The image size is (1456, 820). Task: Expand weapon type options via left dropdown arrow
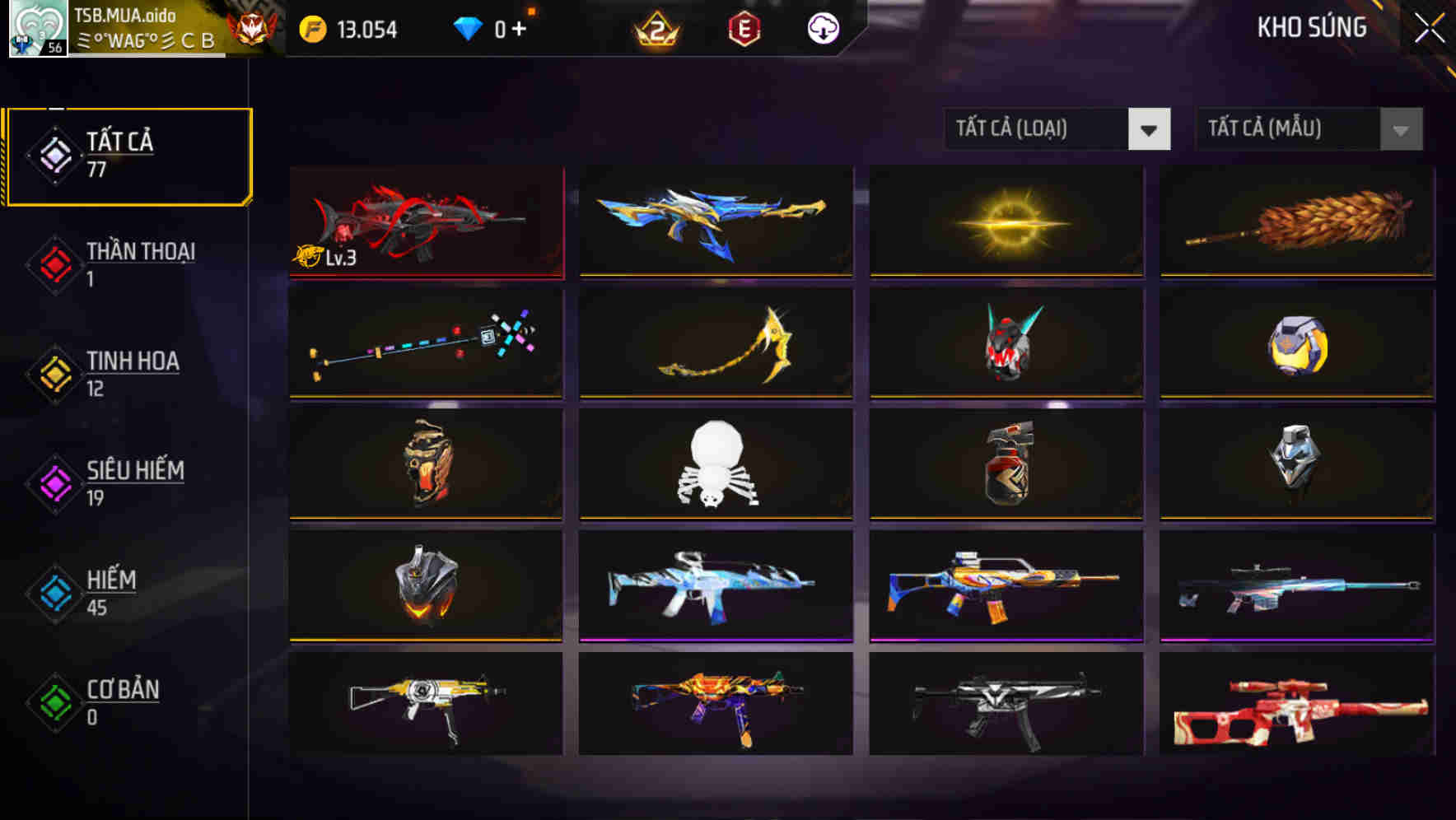point(1150,129)
